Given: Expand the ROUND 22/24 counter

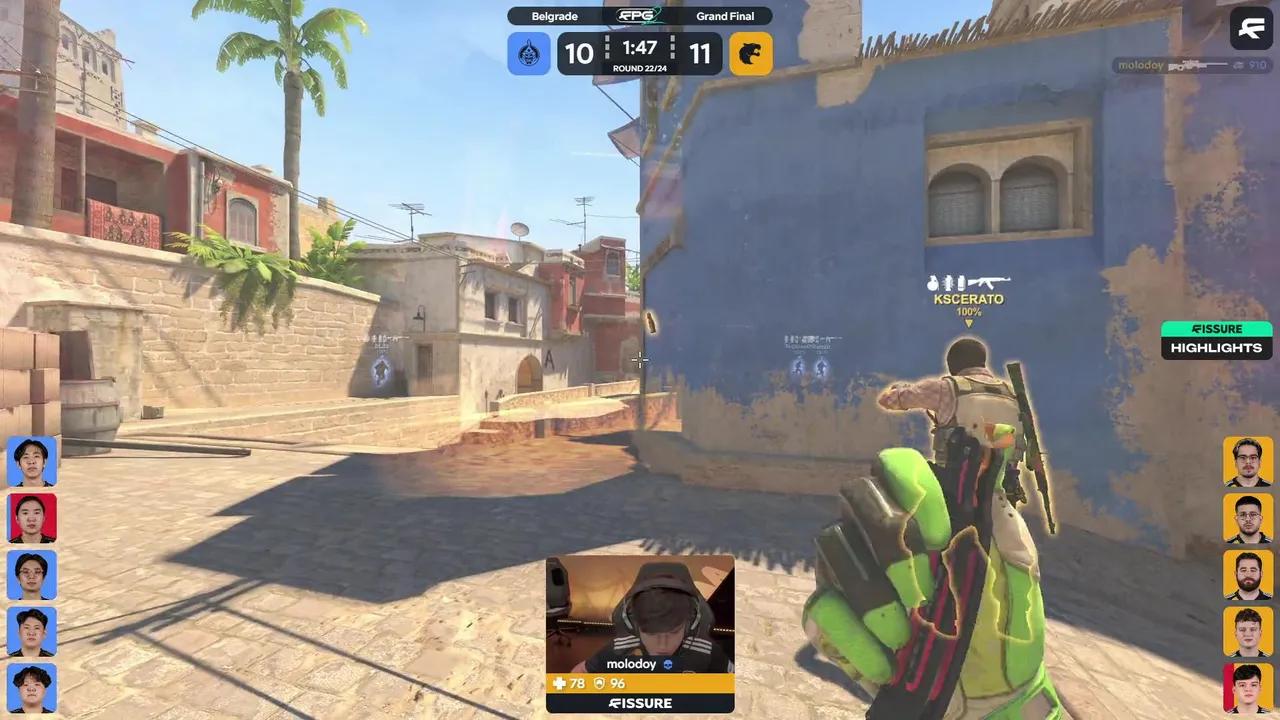Looking at the screenshot, I should [640, 68].
